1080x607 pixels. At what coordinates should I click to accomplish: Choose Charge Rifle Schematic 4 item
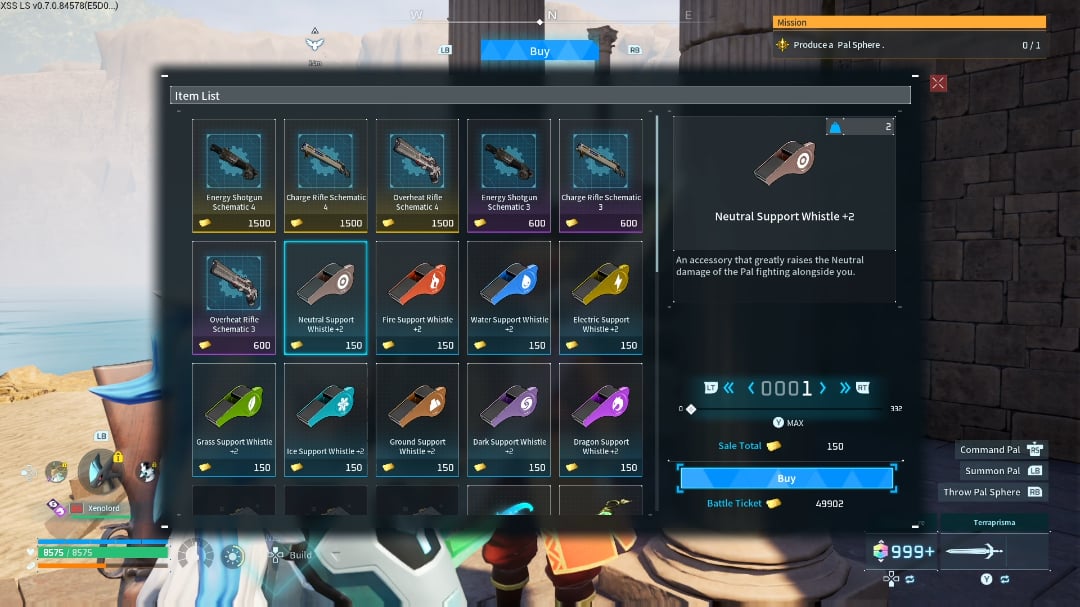(x=326, y=175)
